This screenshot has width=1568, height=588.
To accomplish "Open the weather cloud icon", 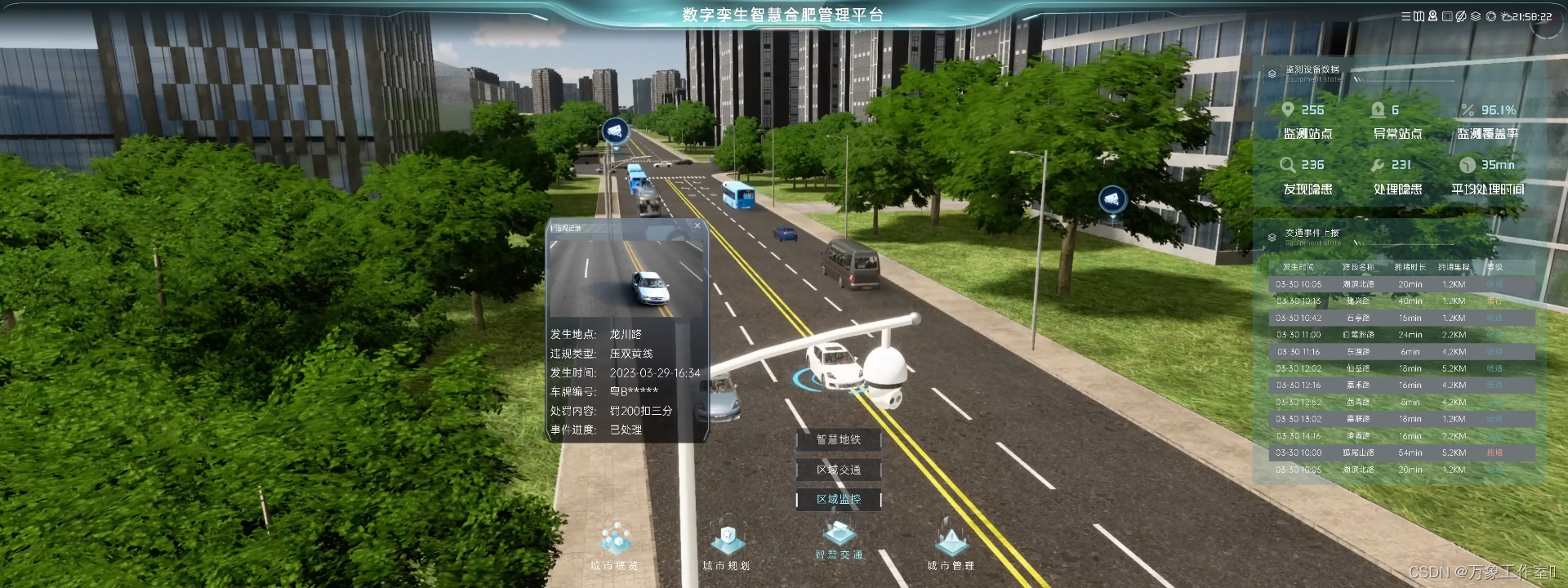I will coord(1506,16).
